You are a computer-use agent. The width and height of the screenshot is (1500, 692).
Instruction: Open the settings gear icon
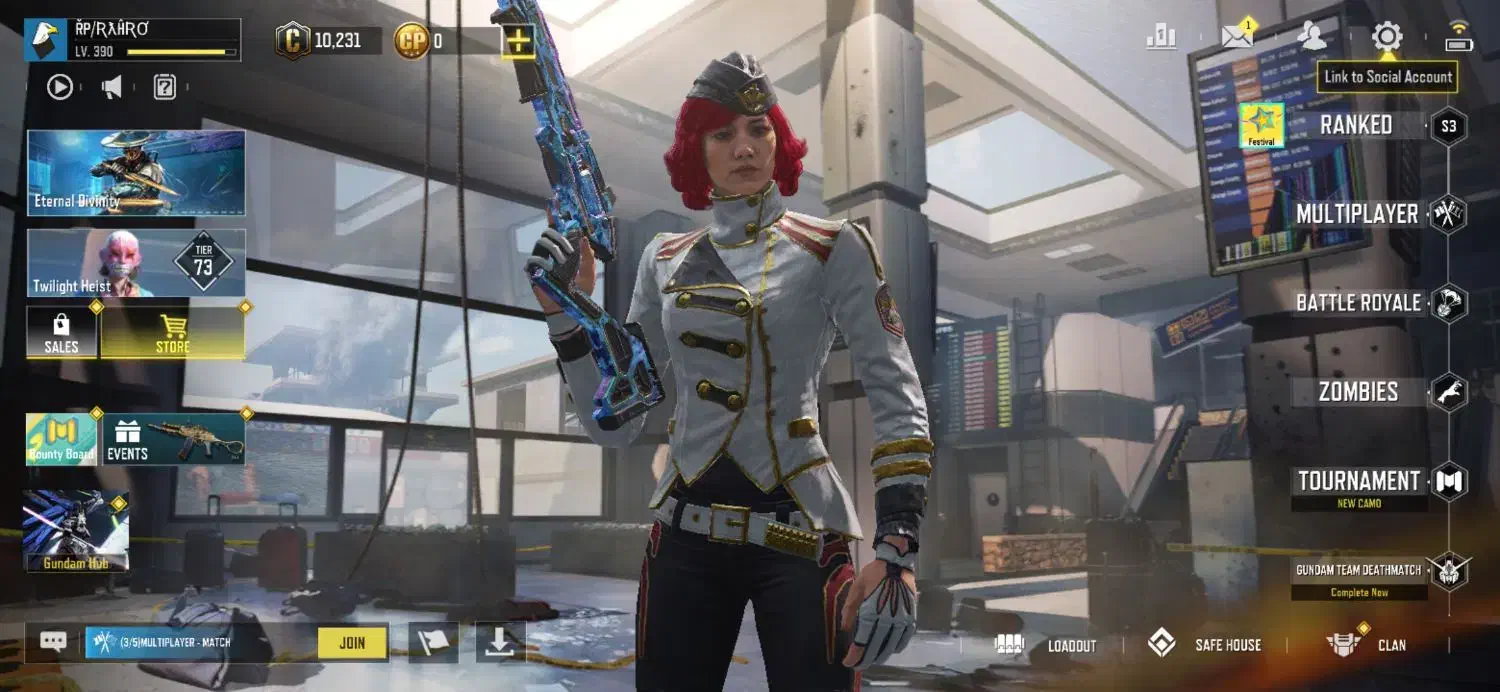point(1387,38)
